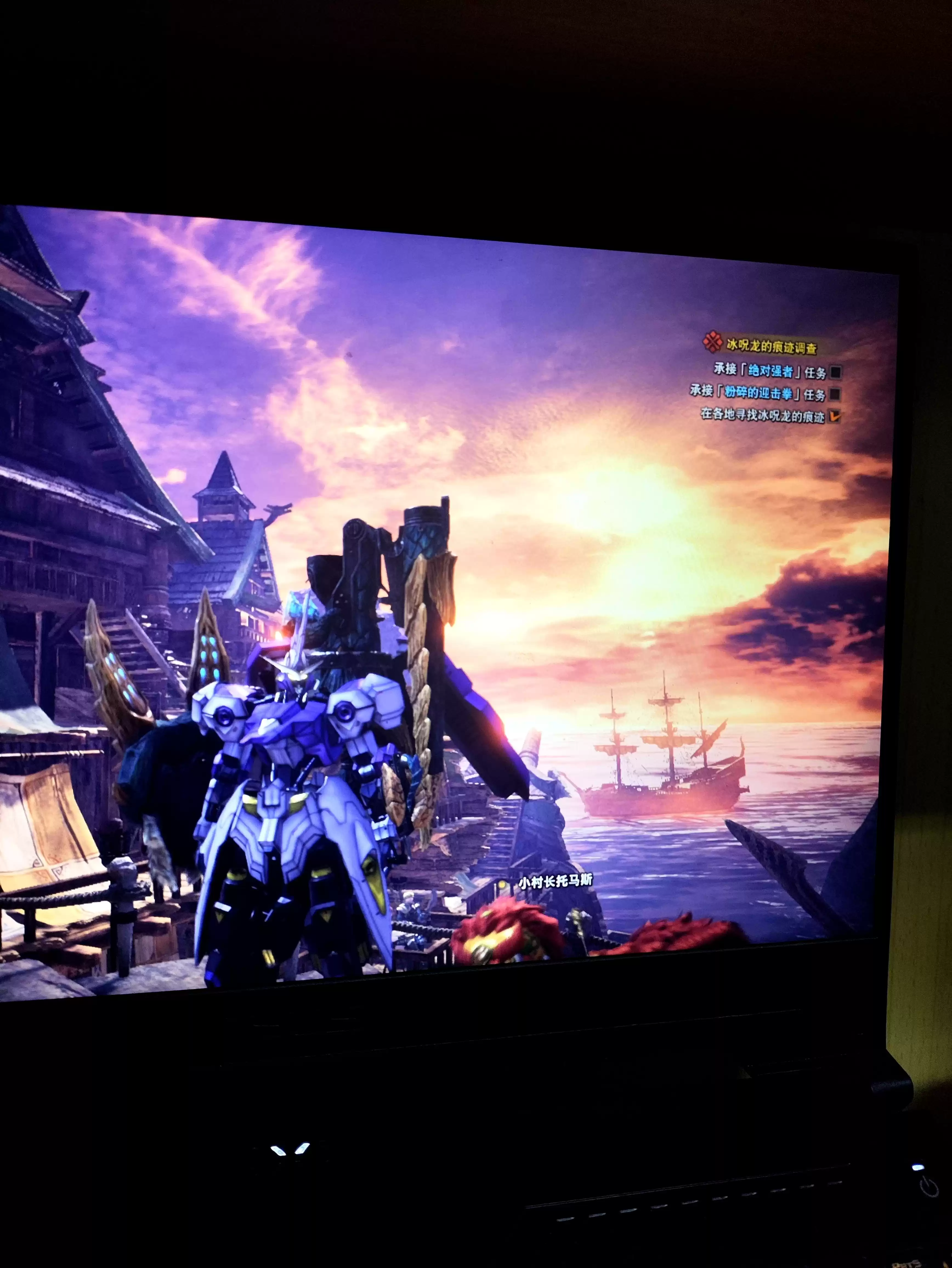Viewport: 952px width, 1268px height.
Task: Click the red quest emblem icon
Action: (x=712, y=342)
